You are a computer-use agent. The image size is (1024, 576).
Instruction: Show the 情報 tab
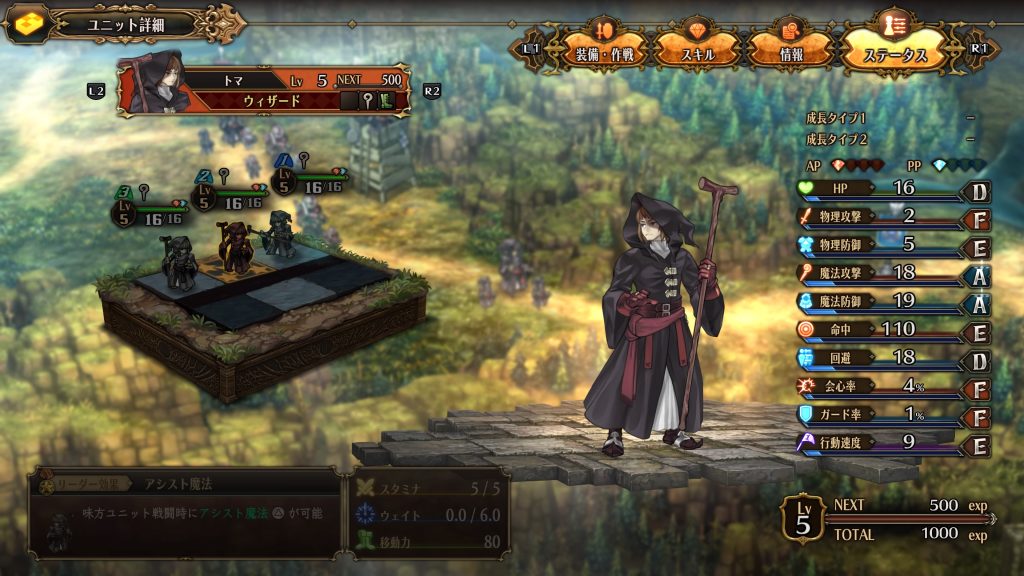click(x=791, y=51)
